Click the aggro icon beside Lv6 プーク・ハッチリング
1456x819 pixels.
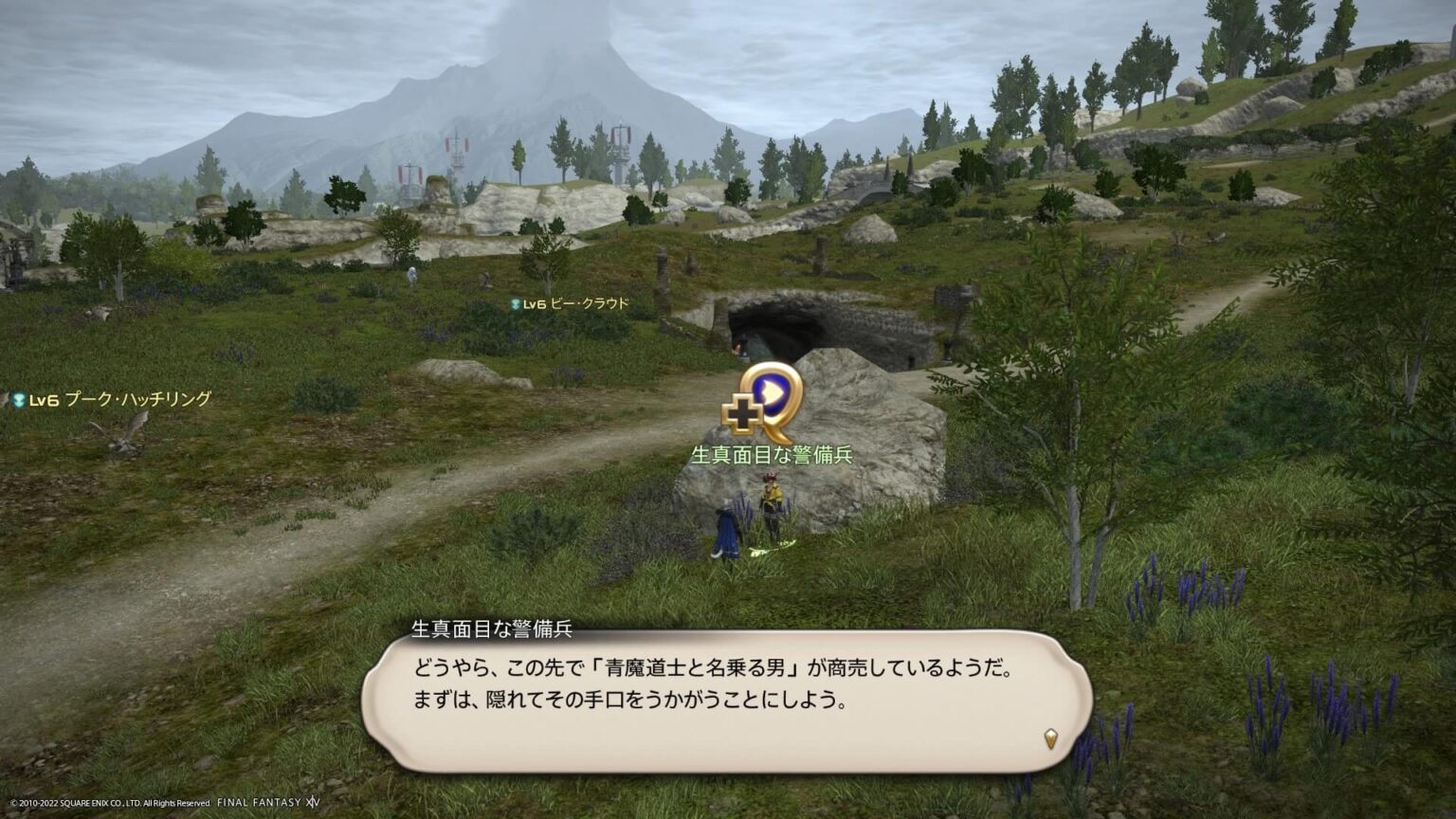click(17, 400)
